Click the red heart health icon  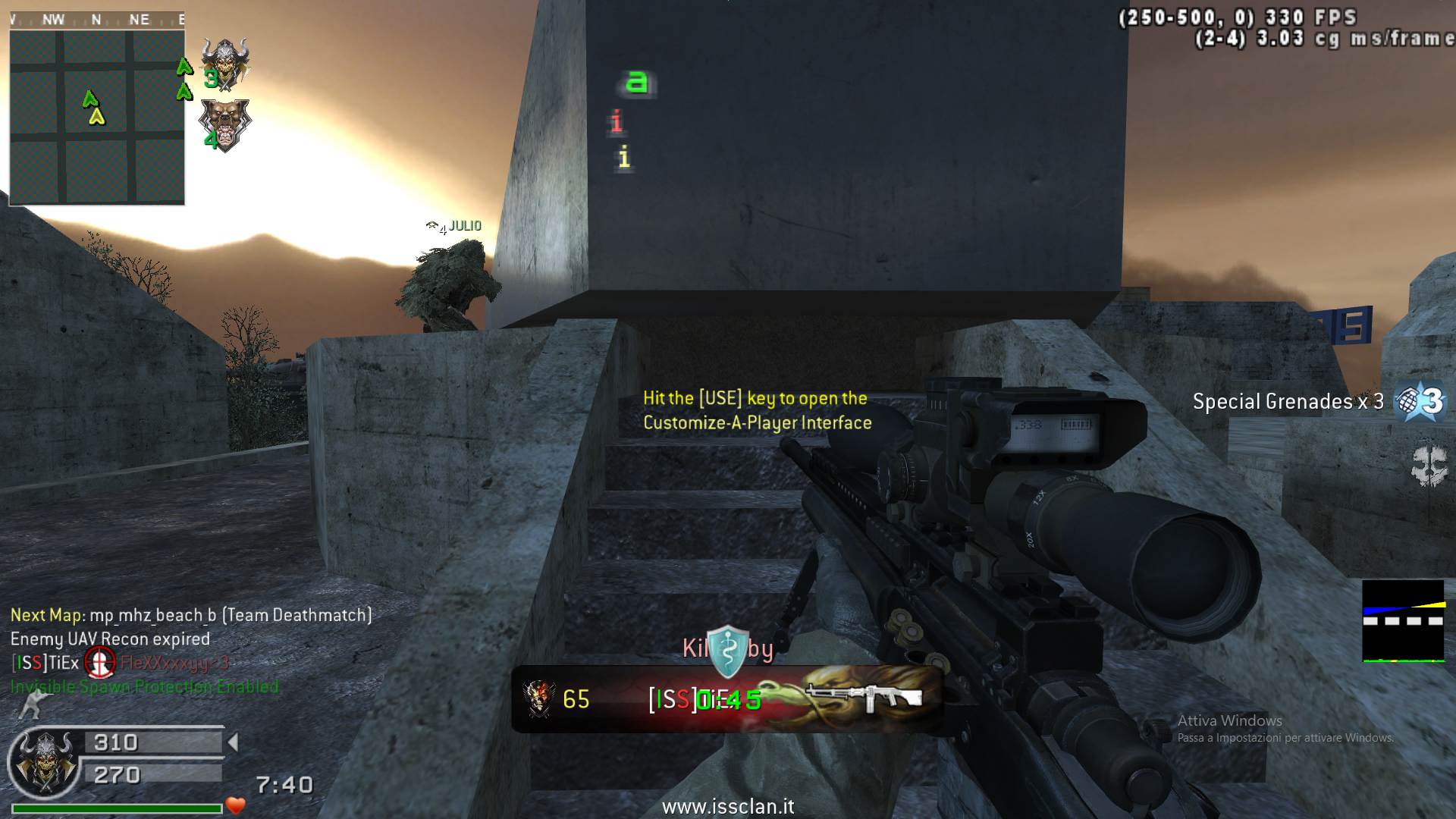(236, 805)
